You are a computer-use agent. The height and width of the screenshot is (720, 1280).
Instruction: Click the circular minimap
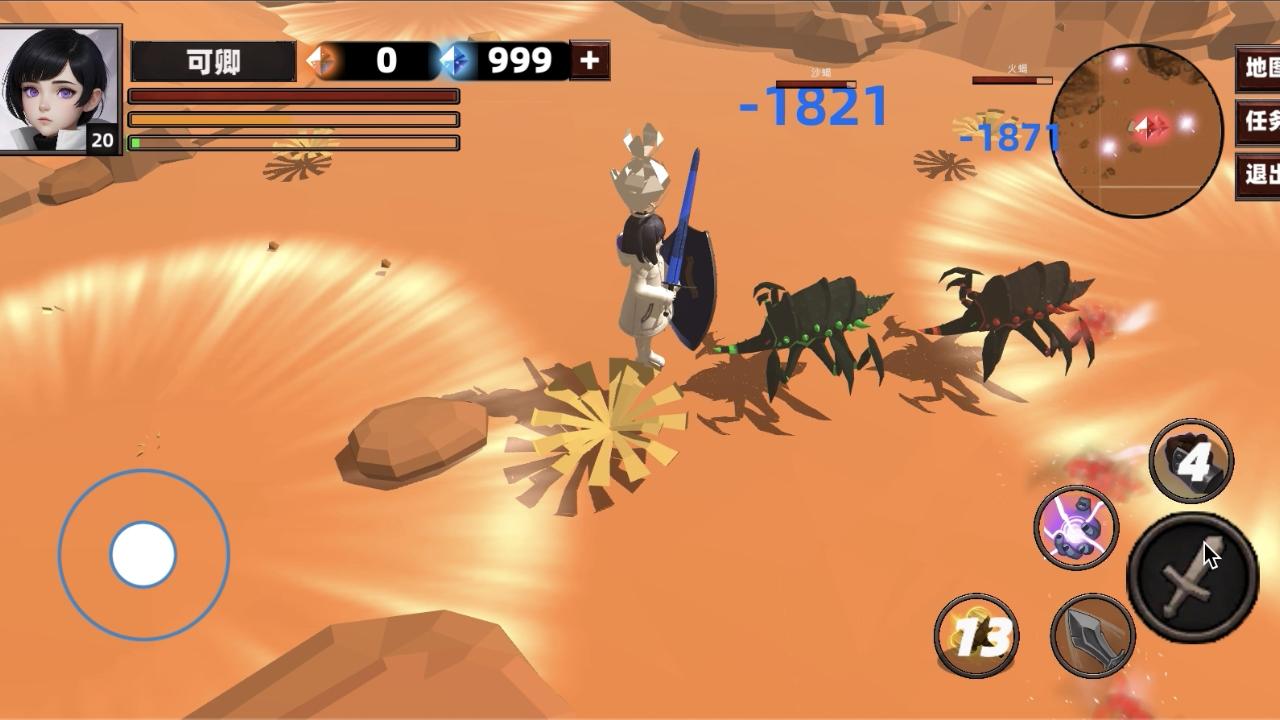pos(1137,130)
